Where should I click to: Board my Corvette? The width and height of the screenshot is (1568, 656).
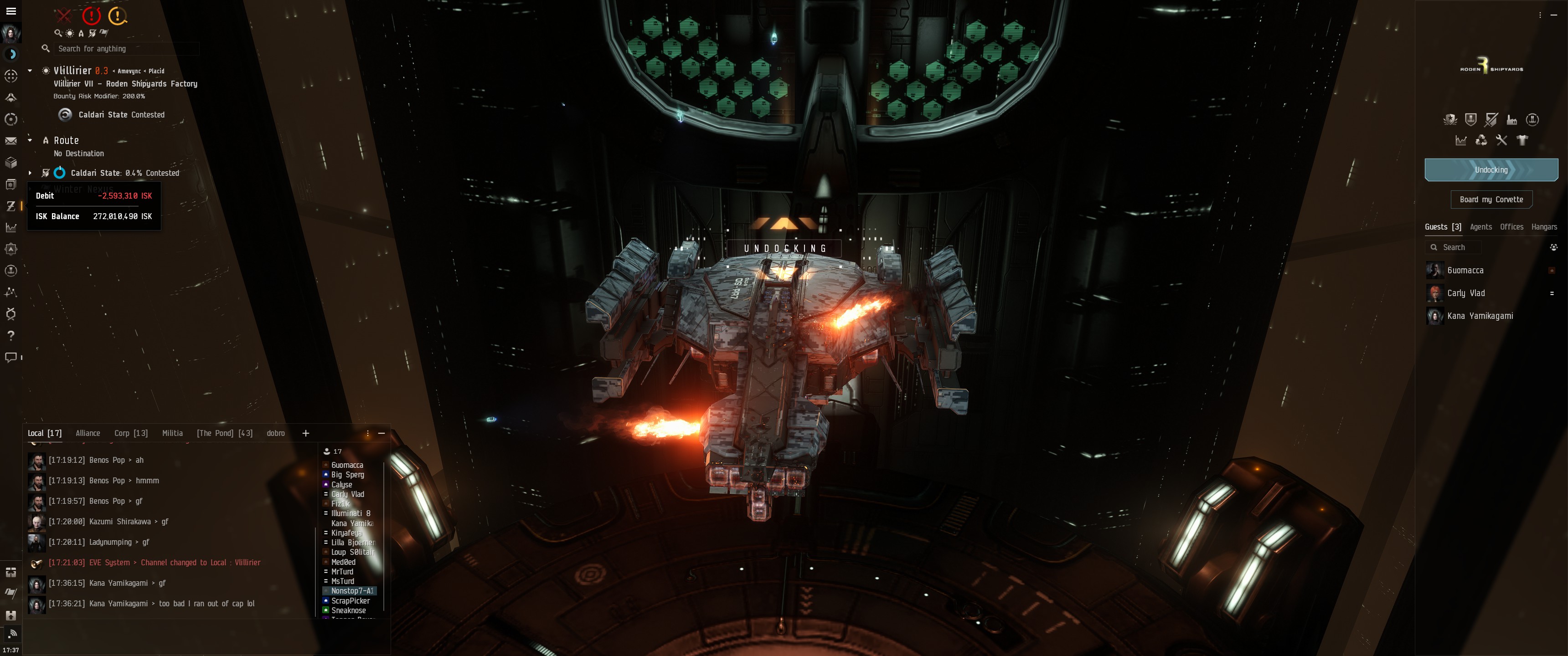click(1491, 200)
